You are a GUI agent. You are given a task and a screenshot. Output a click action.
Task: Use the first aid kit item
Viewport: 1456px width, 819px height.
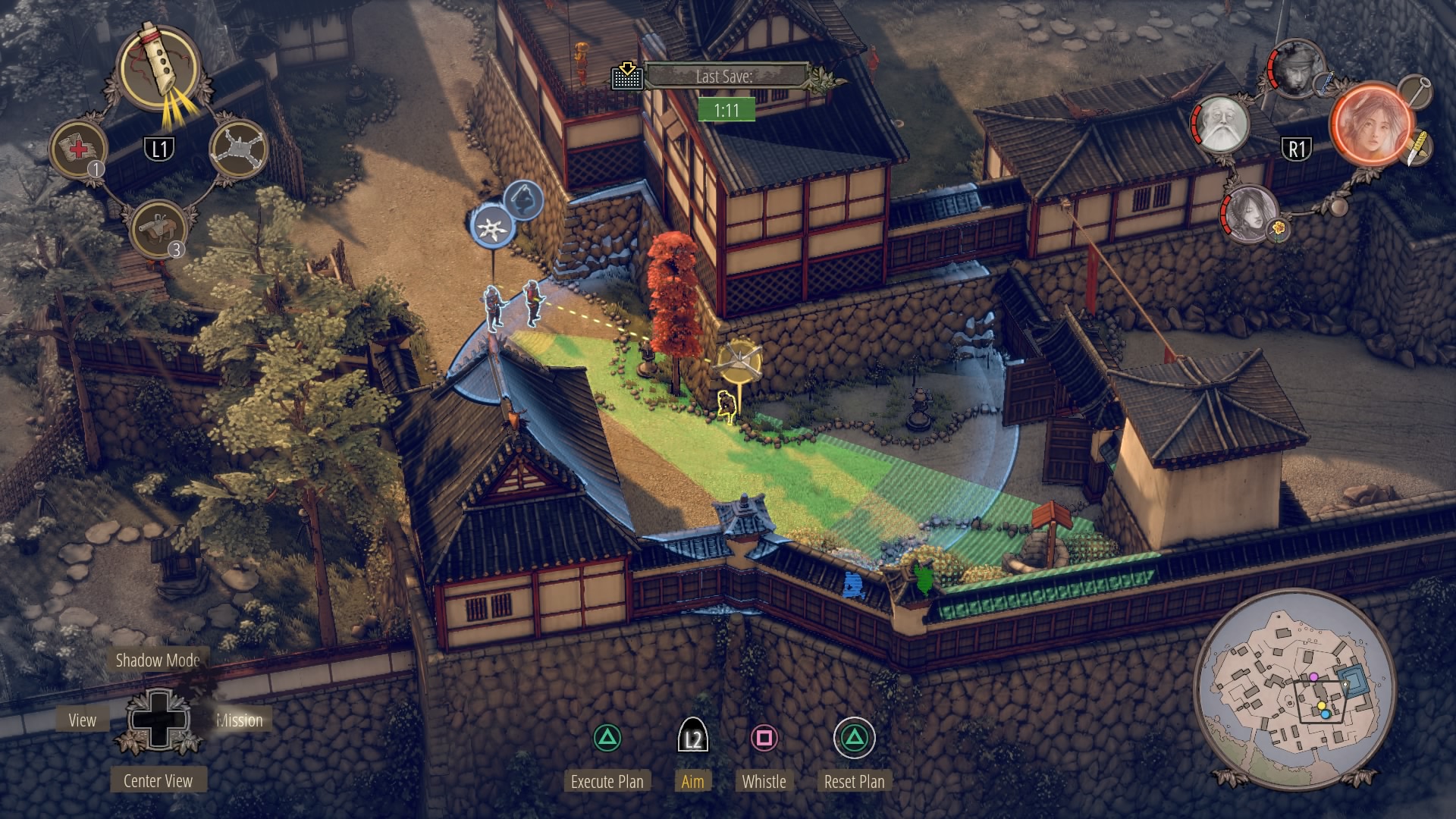point(79,148)
